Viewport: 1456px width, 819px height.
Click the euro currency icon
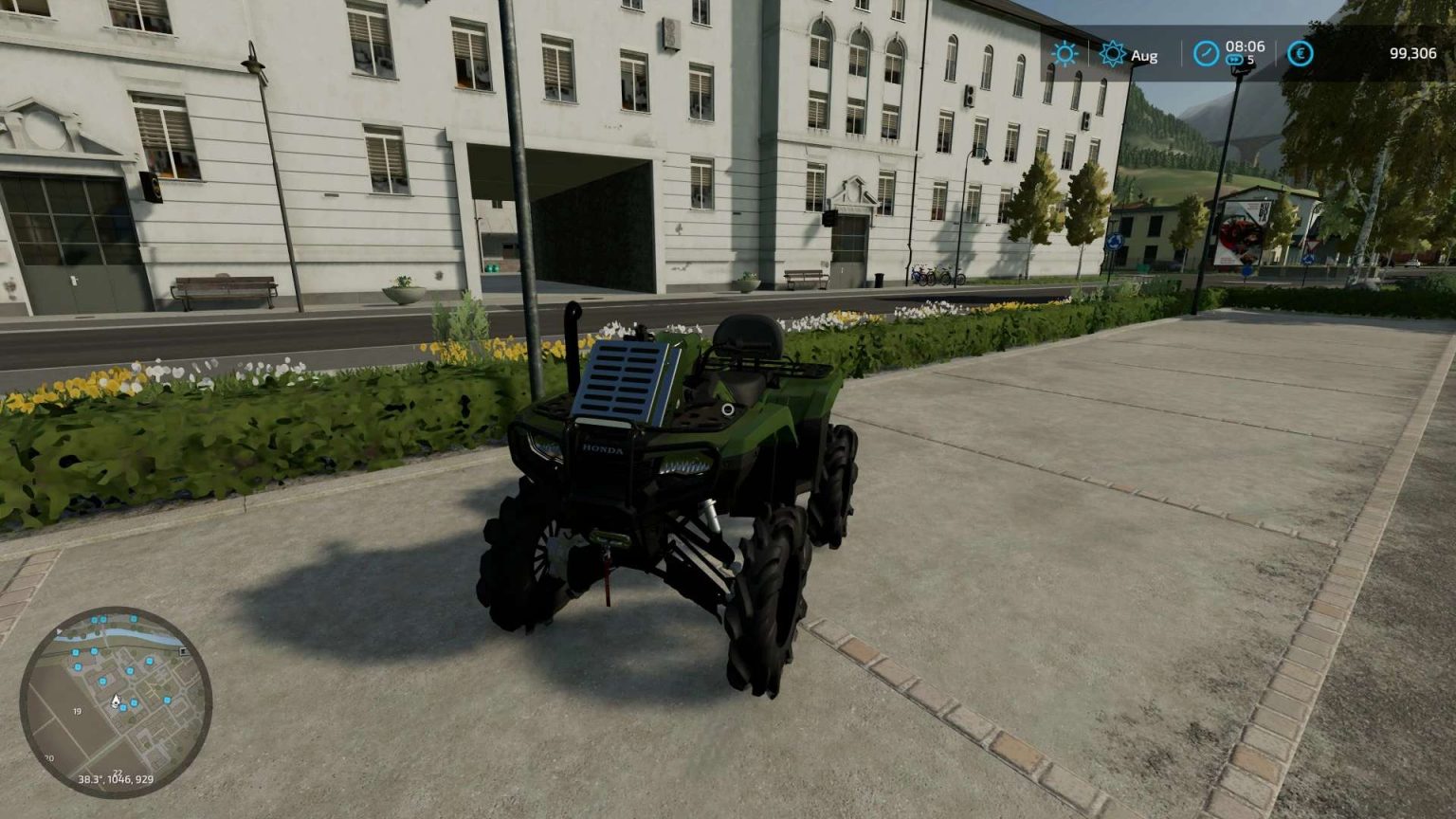point(1301,53)
